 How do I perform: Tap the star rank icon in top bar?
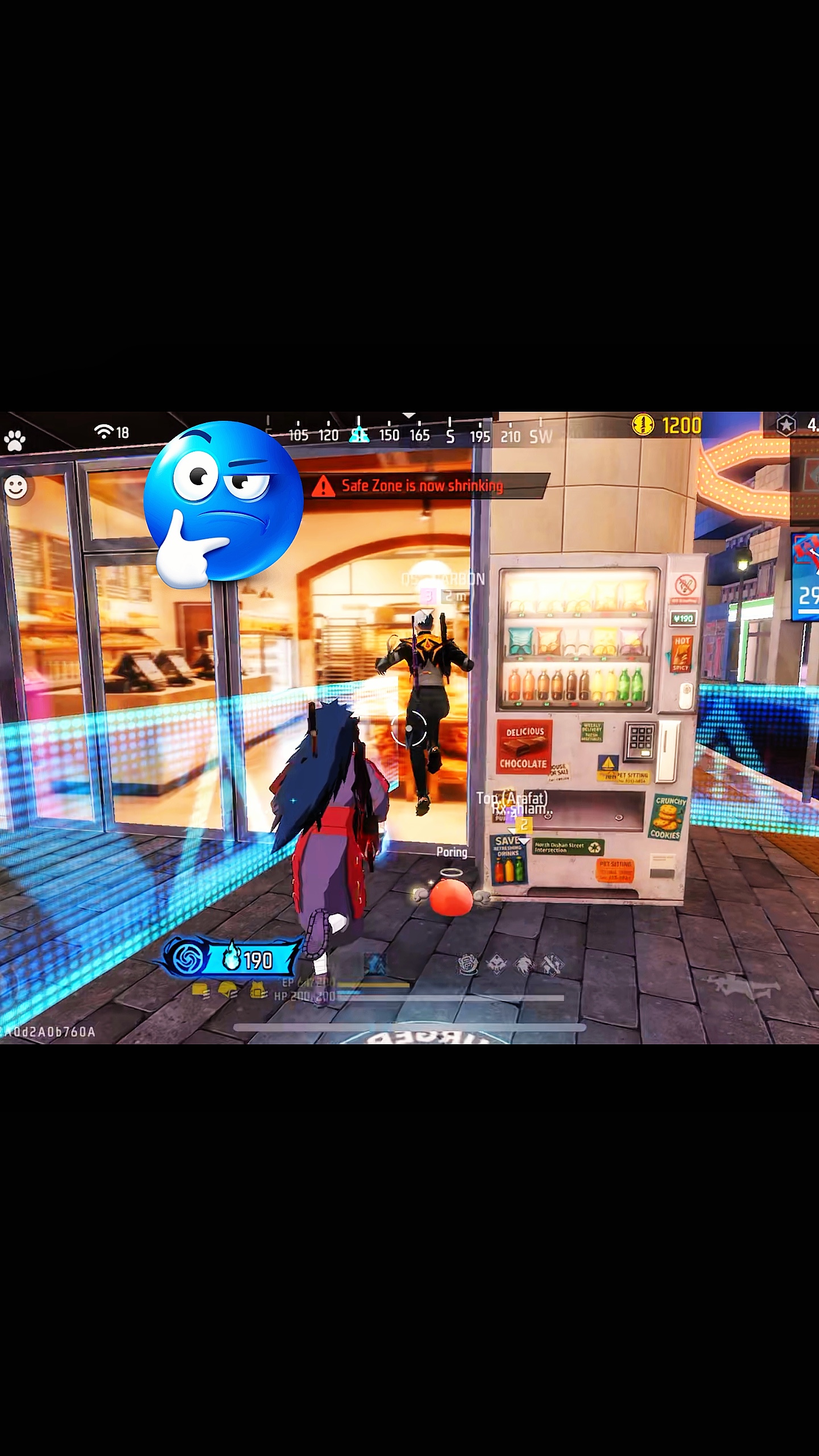(x=785, y=425)
